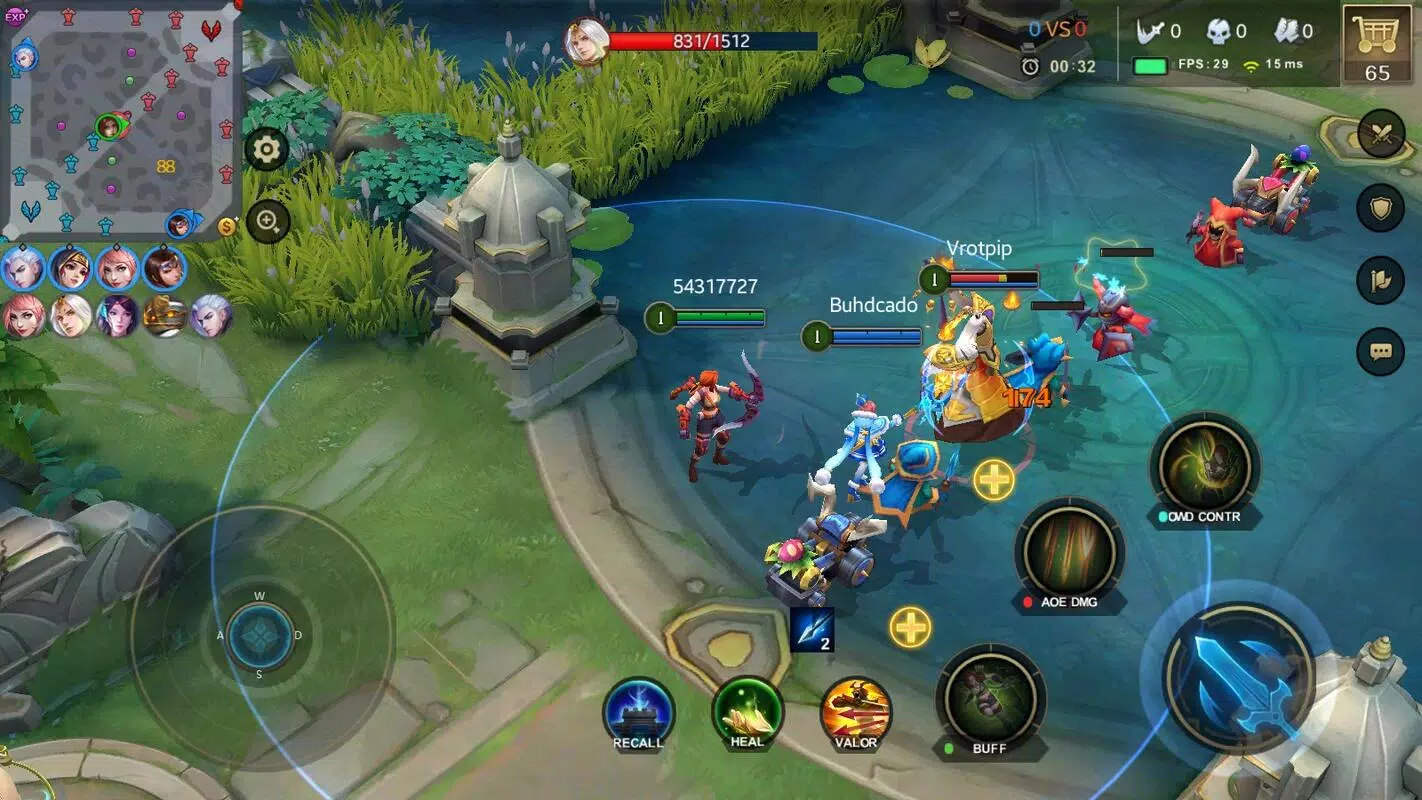Click the minimap magnifier zoom button
The height and width of the screenshot is (800, 1422).
coord(267,222)
